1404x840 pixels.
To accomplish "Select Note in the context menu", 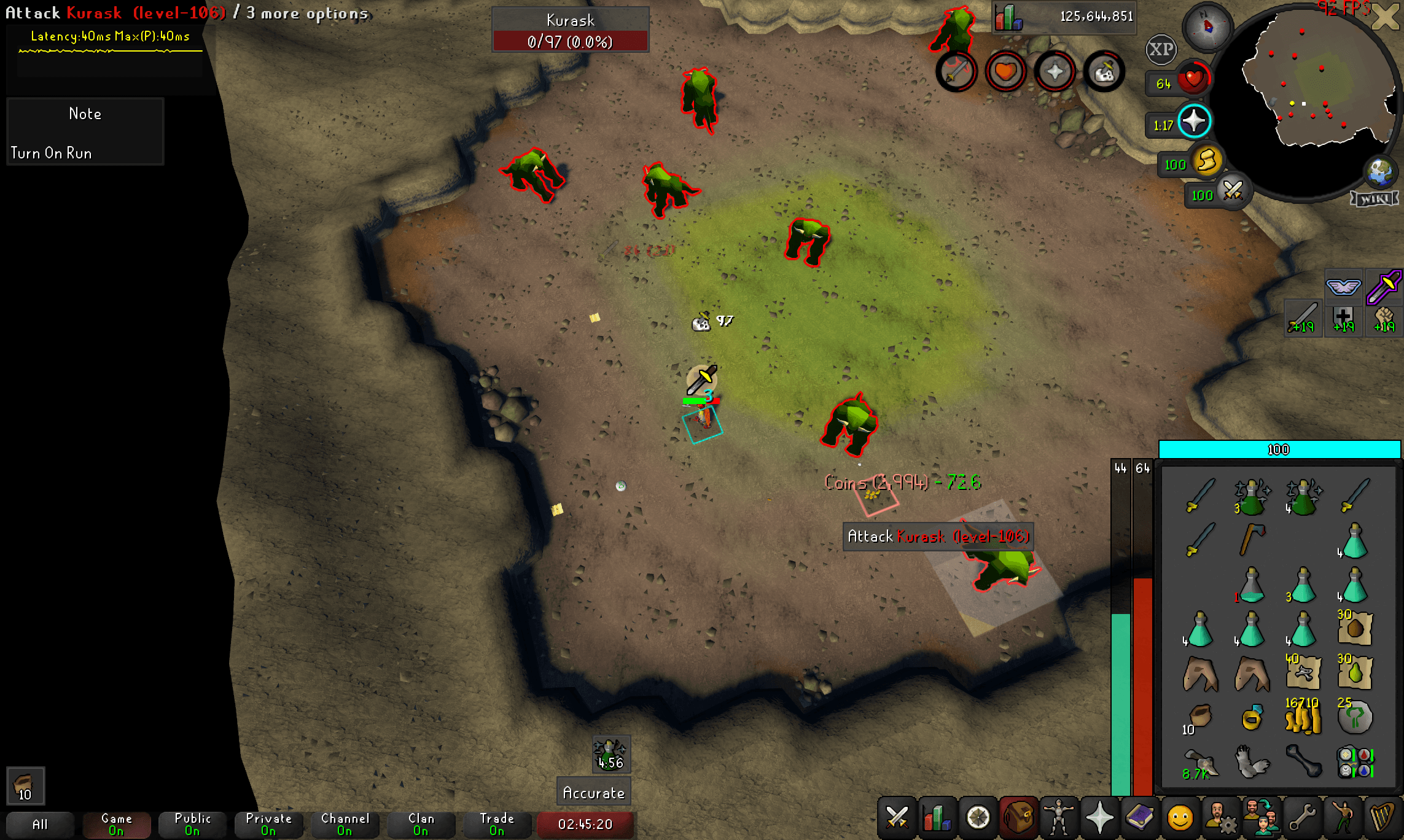I will pyautogui.click(x=85, y=114).
